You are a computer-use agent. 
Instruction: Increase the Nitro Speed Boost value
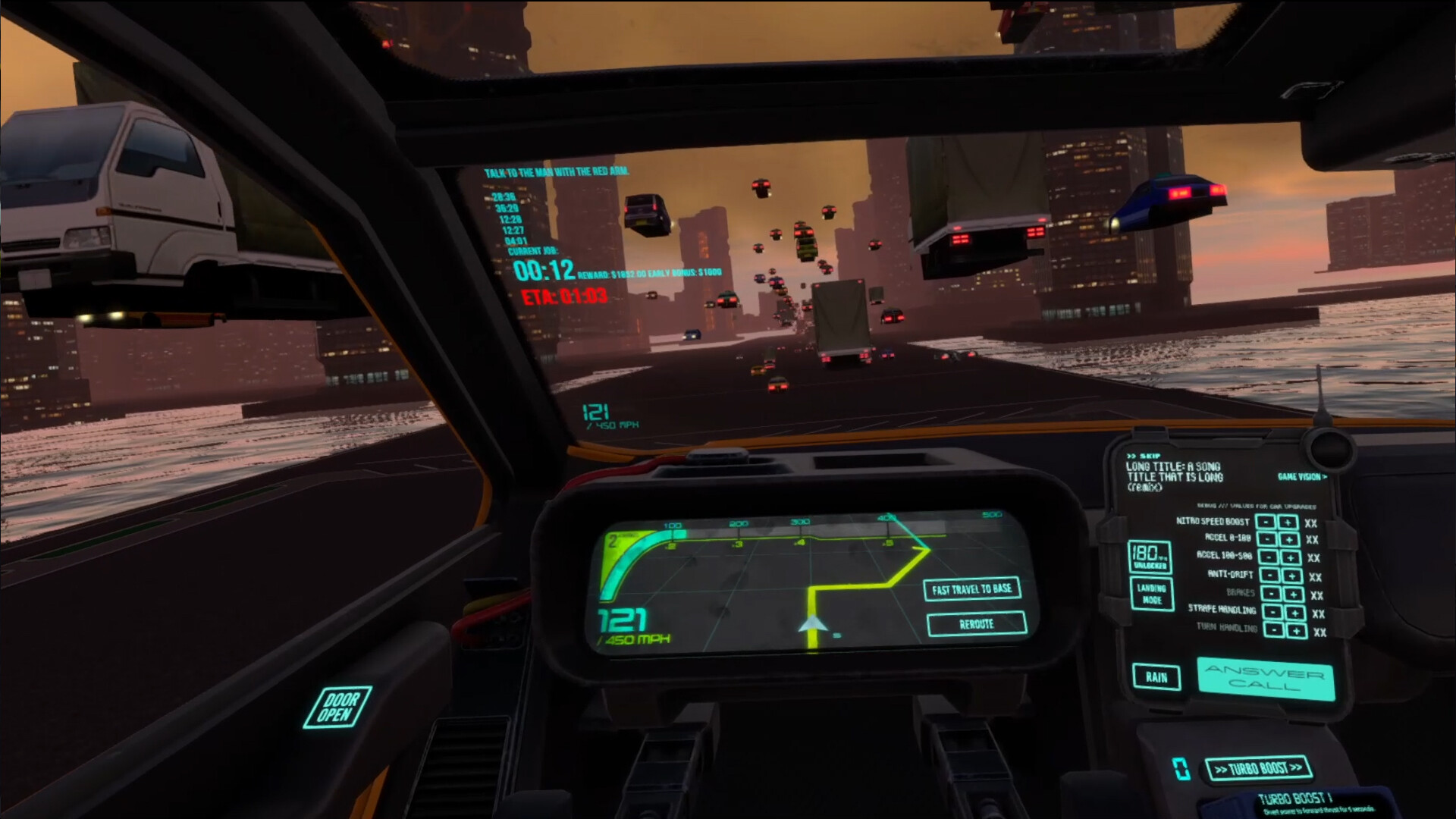[x=1287, y=523]
